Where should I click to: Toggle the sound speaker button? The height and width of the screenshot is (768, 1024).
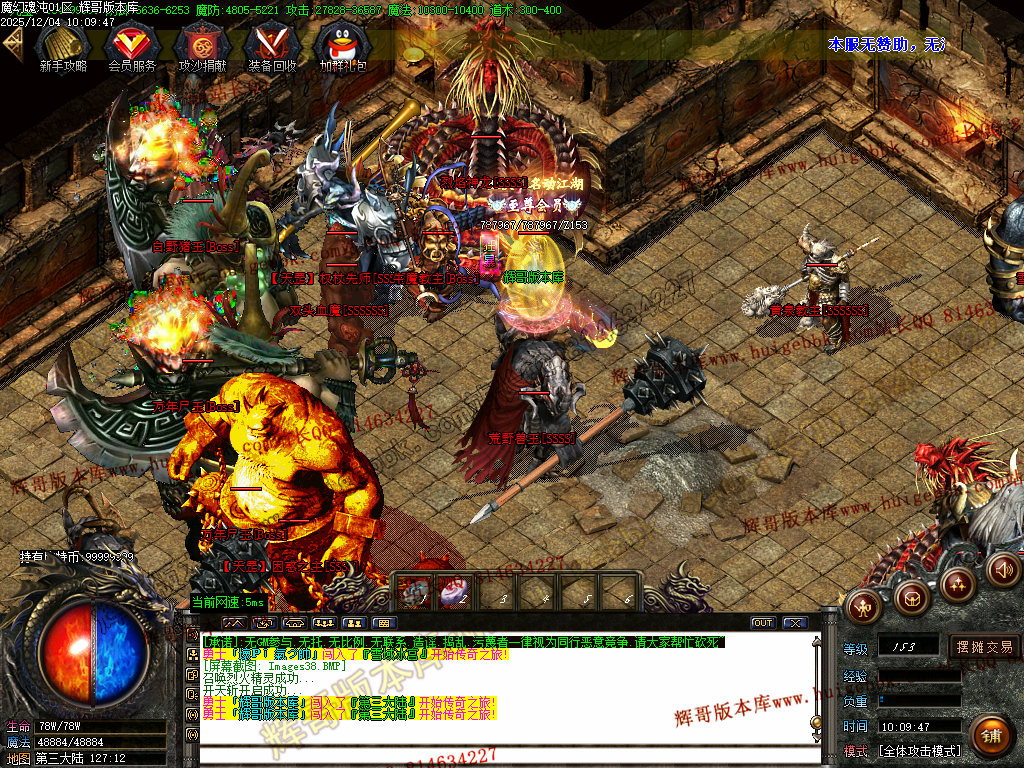[x=1002, y=569]
